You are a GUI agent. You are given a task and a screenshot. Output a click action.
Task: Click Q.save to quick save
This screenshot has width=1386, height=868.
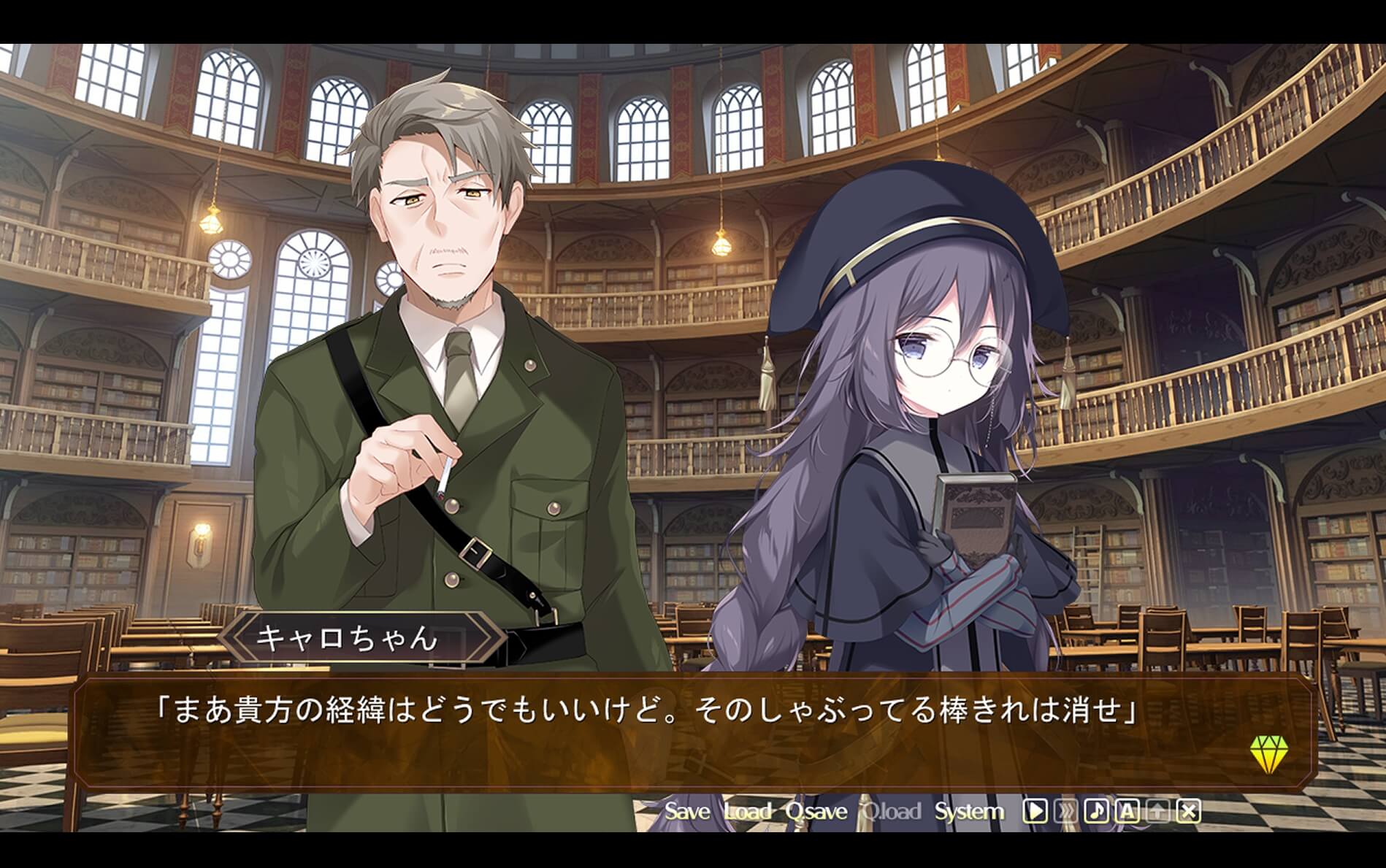(816, 811)
